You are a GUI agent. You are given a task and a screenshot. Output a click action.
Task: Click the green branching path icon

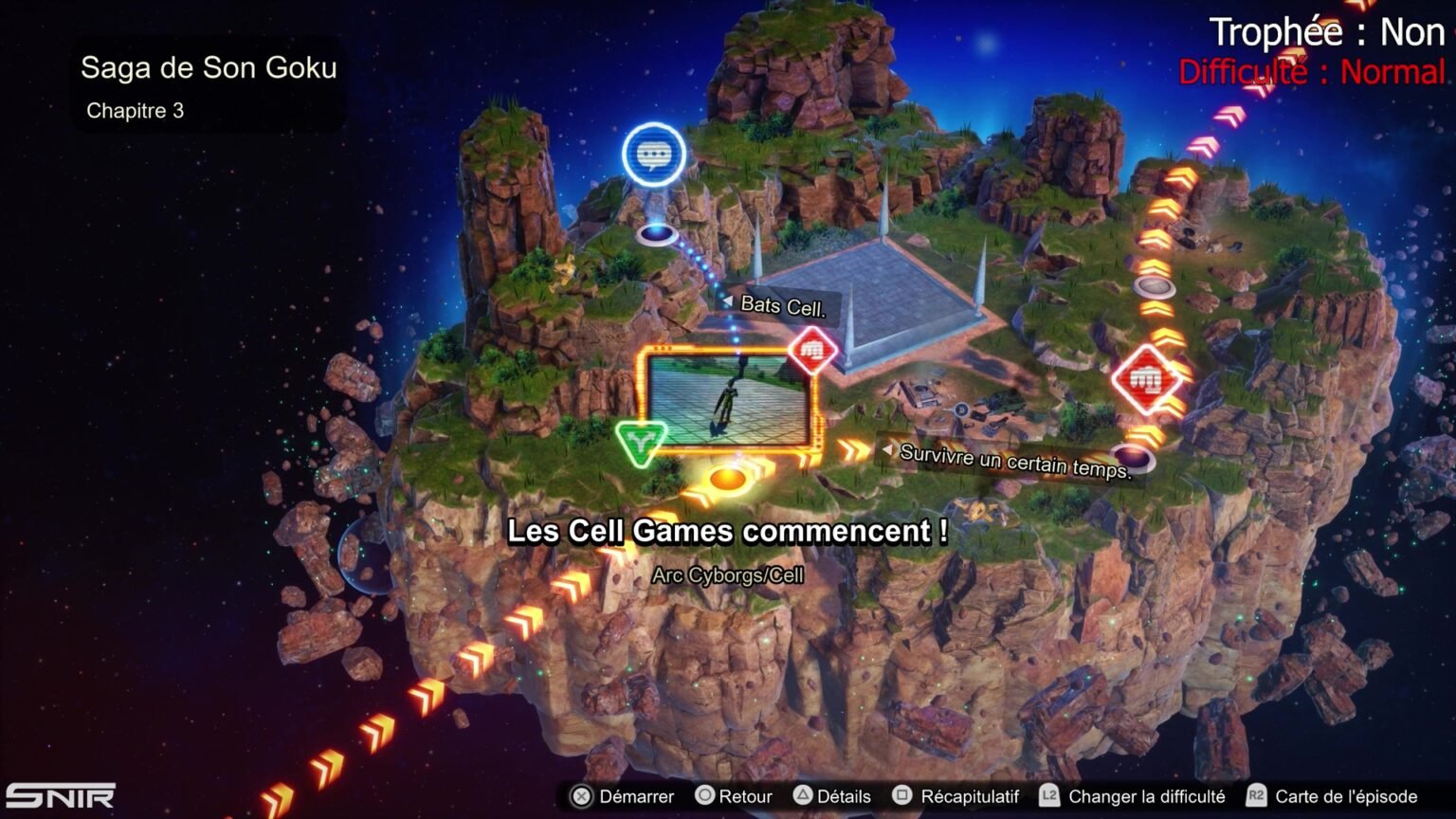click(x=642, y=442)
